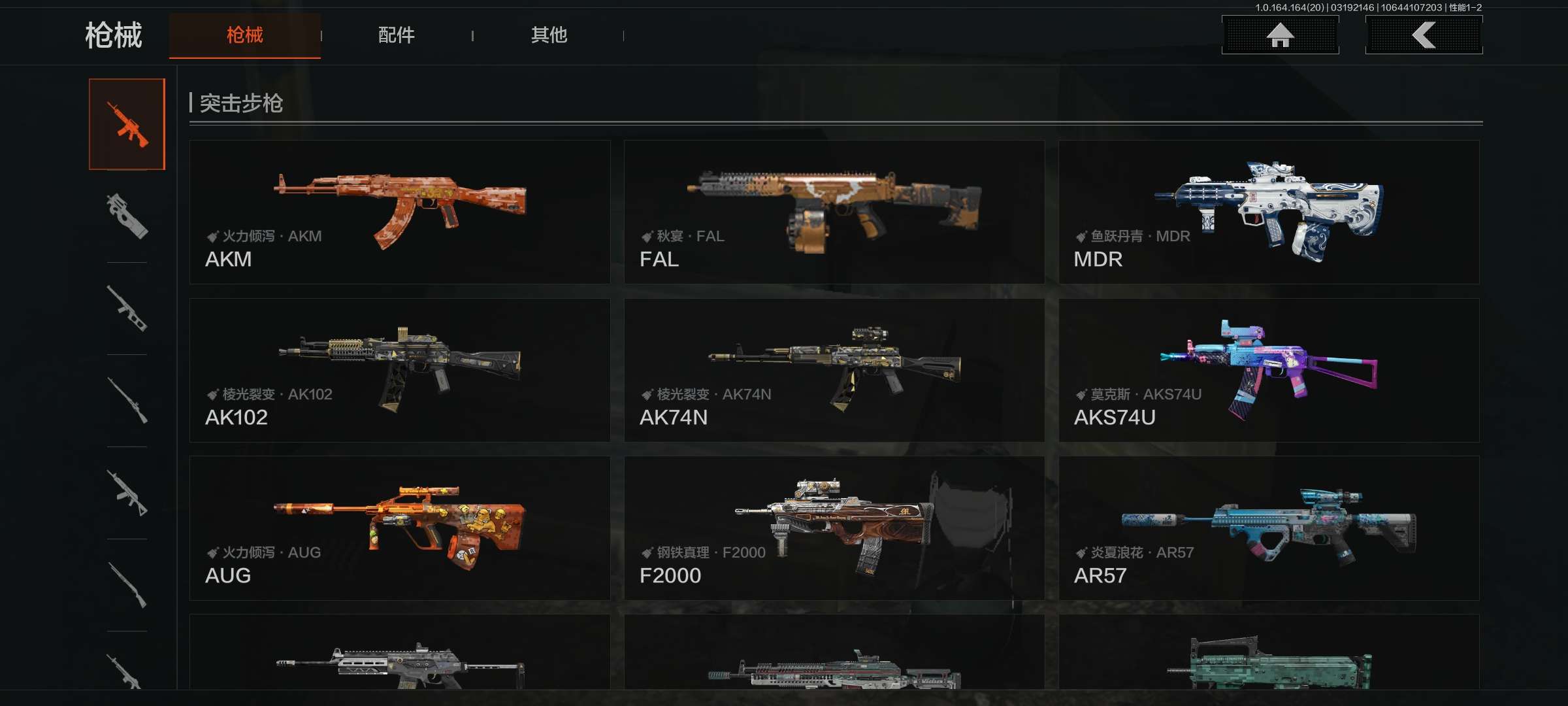The height and width of the screenshot is (706, 1568).
Task: Pick the MDR weapon card
Action: [1269, 212]
